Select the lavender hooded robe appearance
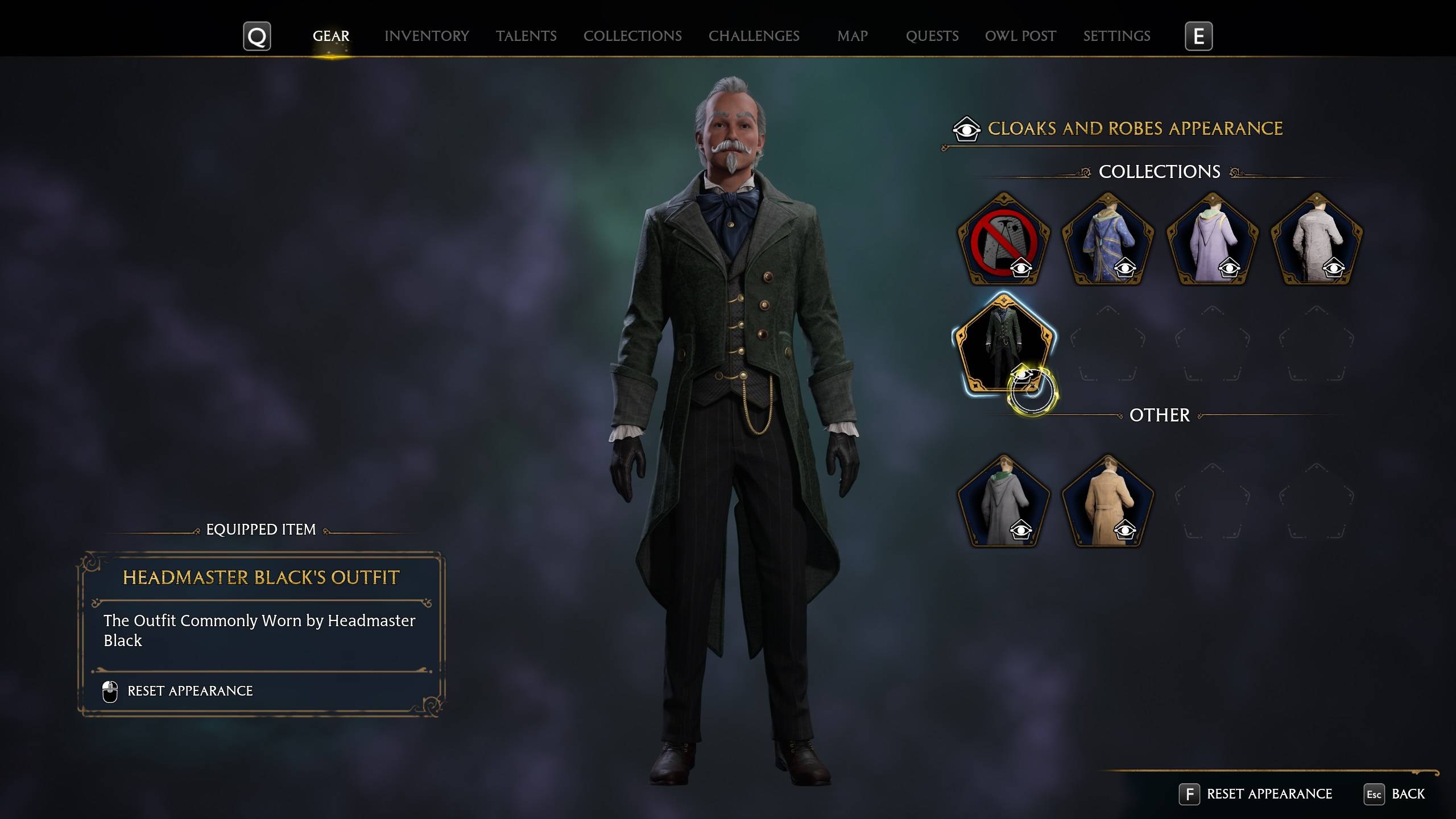Viewport: 1456px width, 819px height. click(1212, 240)
